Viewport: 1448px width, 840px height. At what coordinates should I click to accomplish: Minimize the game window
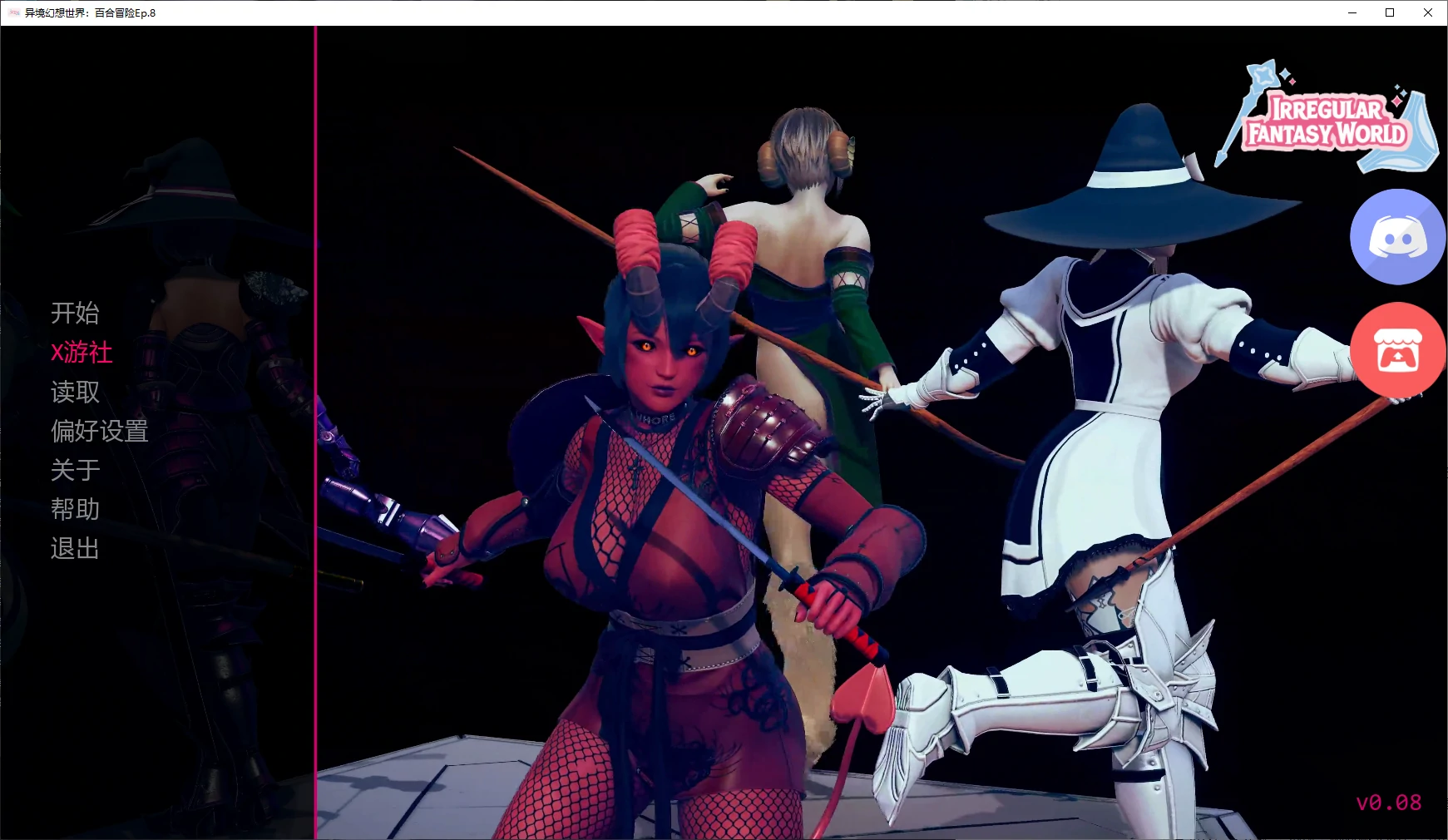pos(1352,12)
